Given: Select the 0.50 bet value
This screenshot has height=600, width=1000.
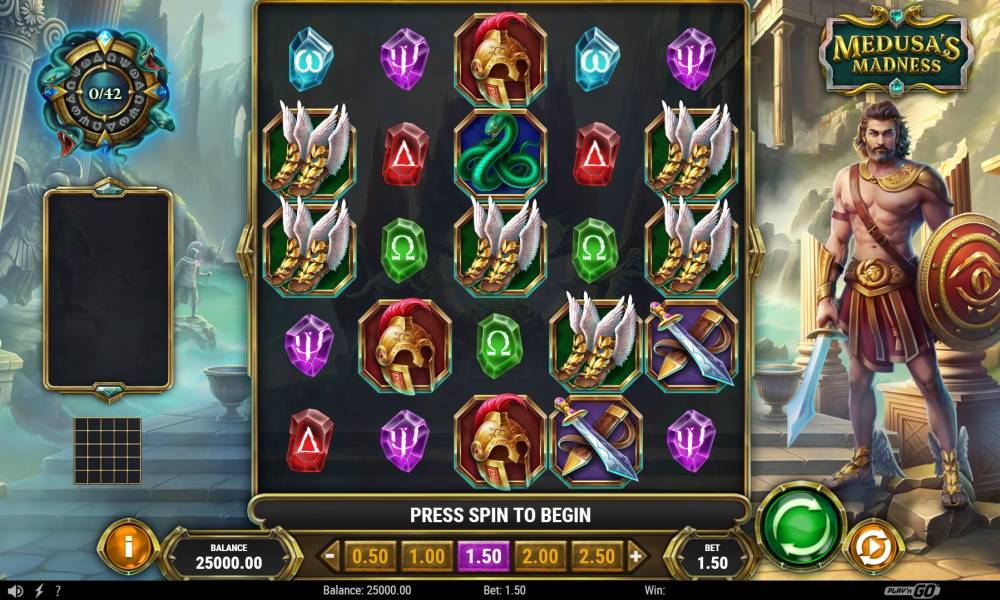Looking at the screenshot, I should click(x=371, y=555).
